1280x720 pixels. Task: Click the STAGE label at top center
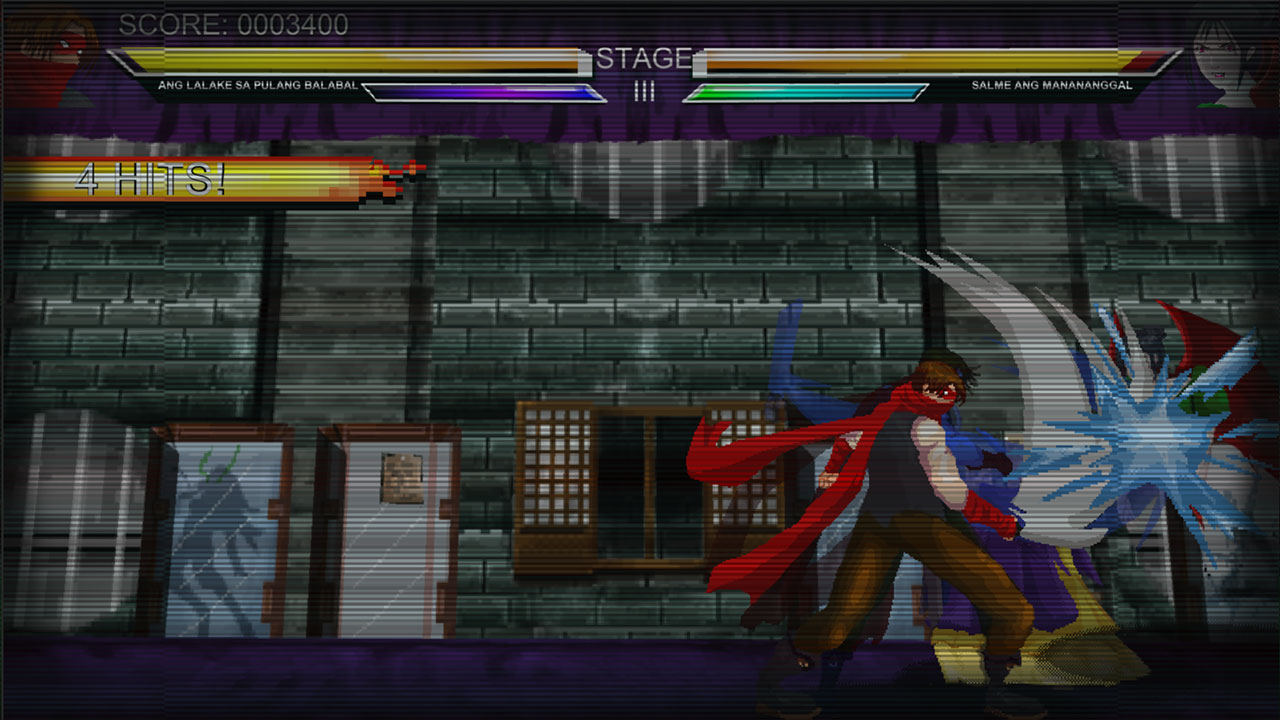(x=645, y=57)
